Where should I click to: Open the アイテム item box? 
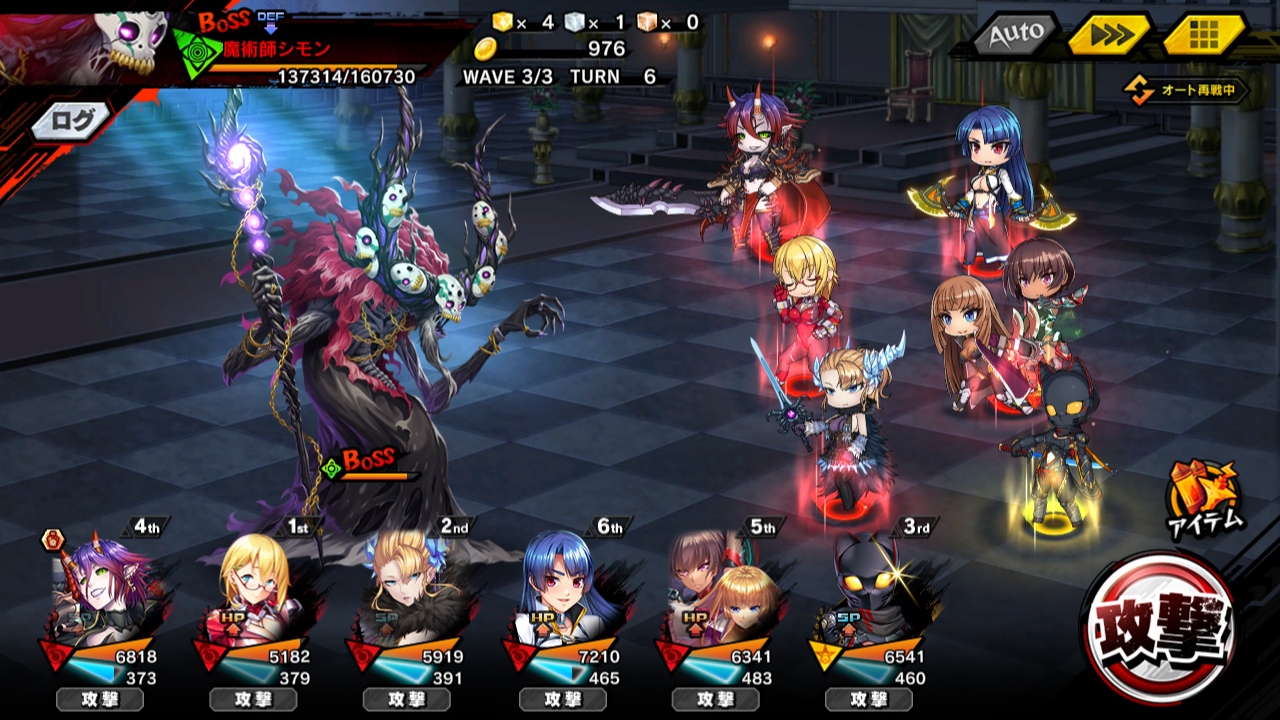(1206, 497)
